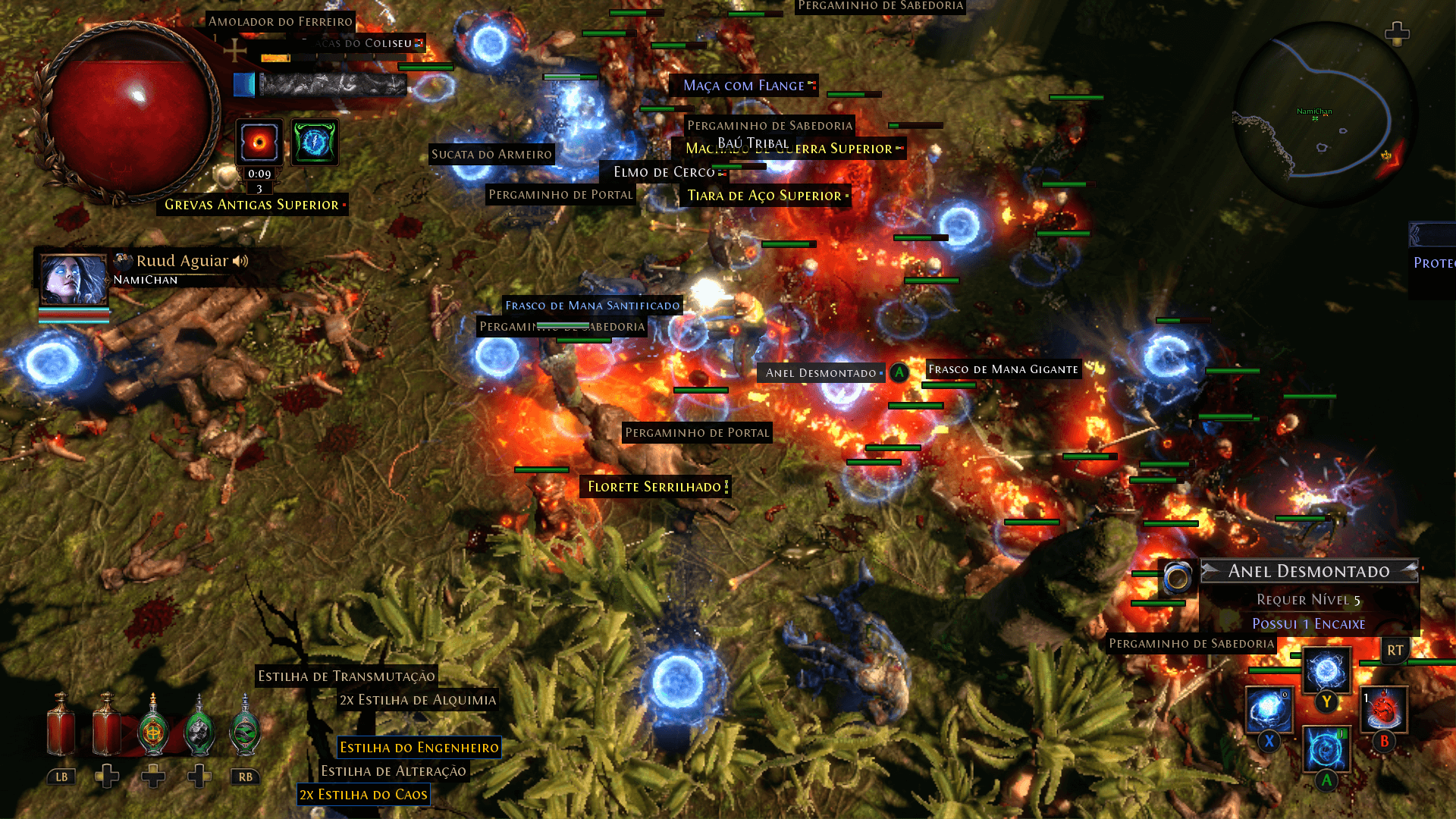1456x819 pixels.
Task: Click the green-framed lightning buff icon
Action: tap(314, 143)
